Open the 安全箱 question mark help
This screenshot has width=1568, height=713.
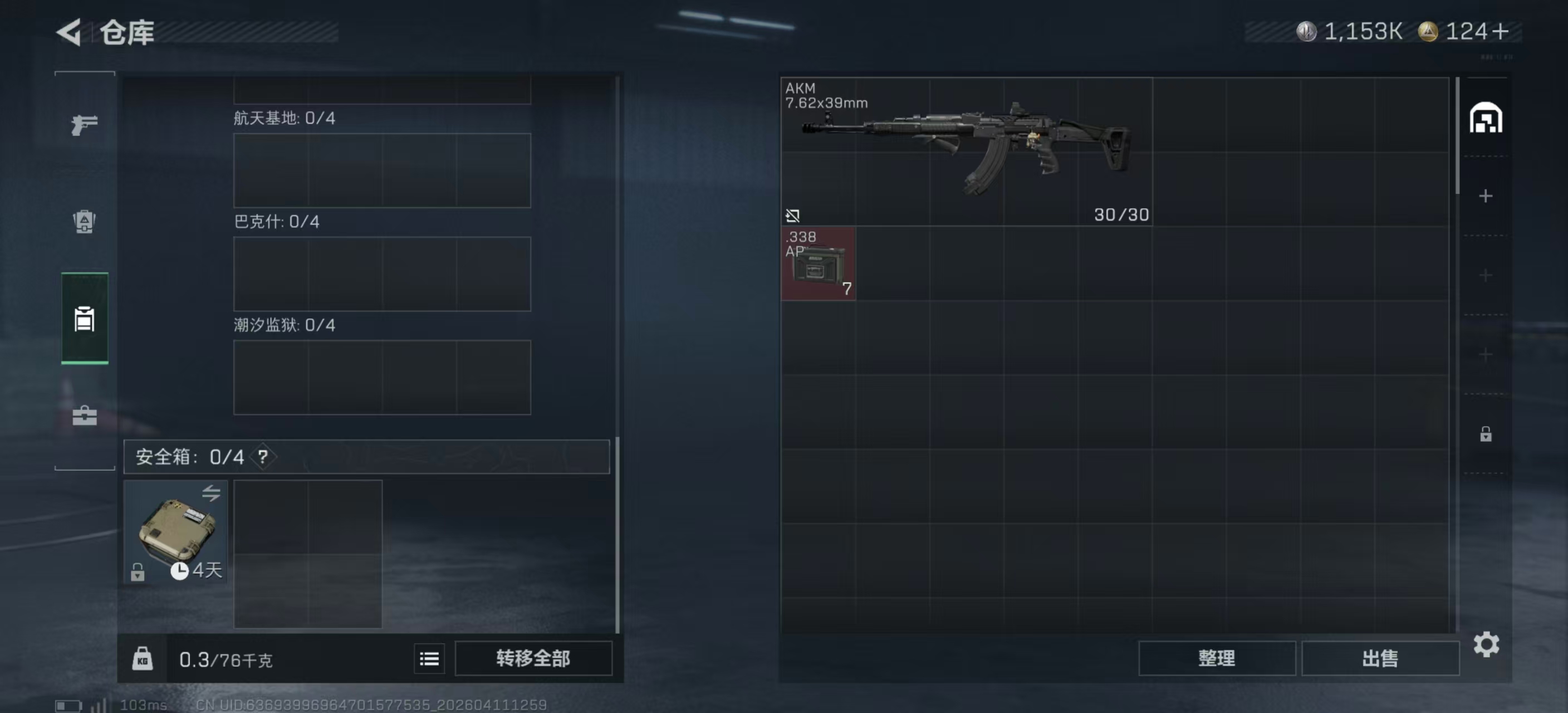[x=263, y=457]
